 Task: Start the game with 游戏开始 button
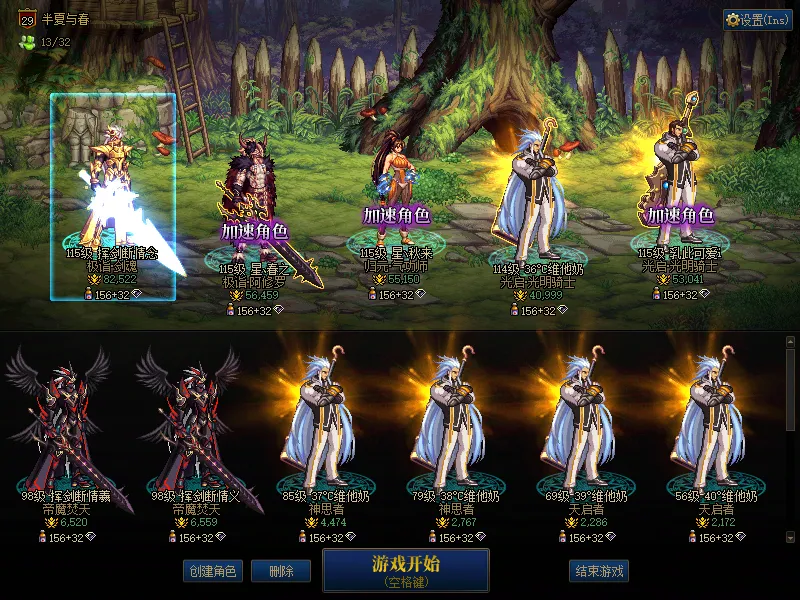coord(405,569)
